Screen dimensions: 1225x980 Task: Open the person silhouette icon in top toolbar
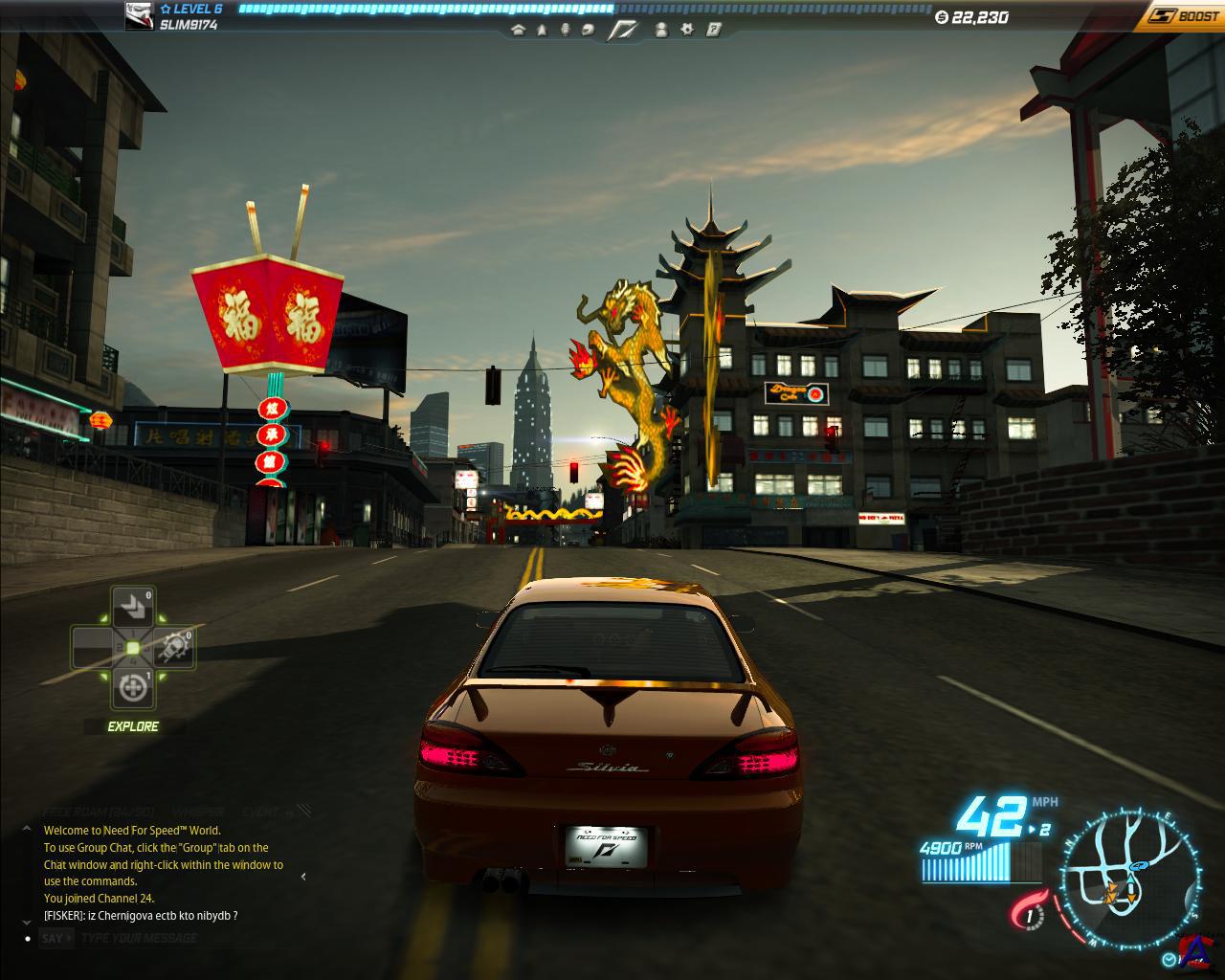point(661,30)
